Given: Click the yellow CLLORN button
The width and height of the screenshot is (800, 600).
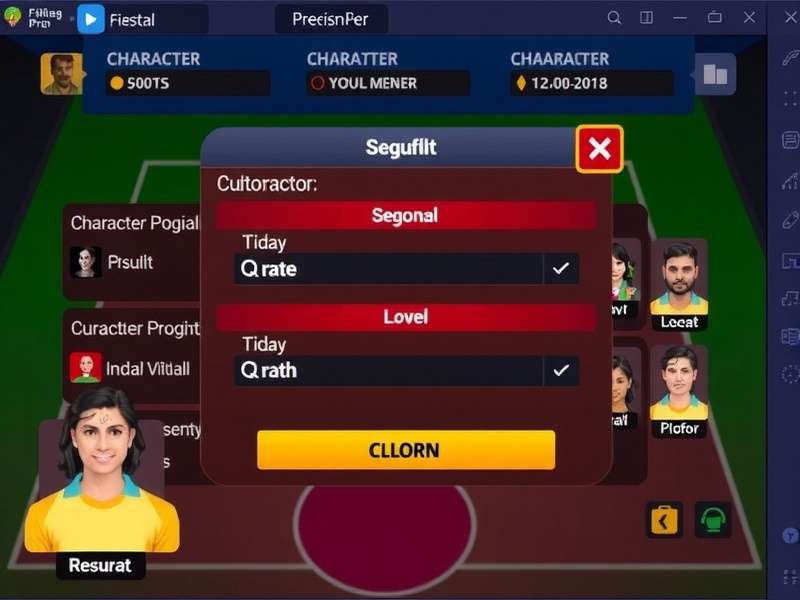Looking at the screenshot, I should pos(405,450).
